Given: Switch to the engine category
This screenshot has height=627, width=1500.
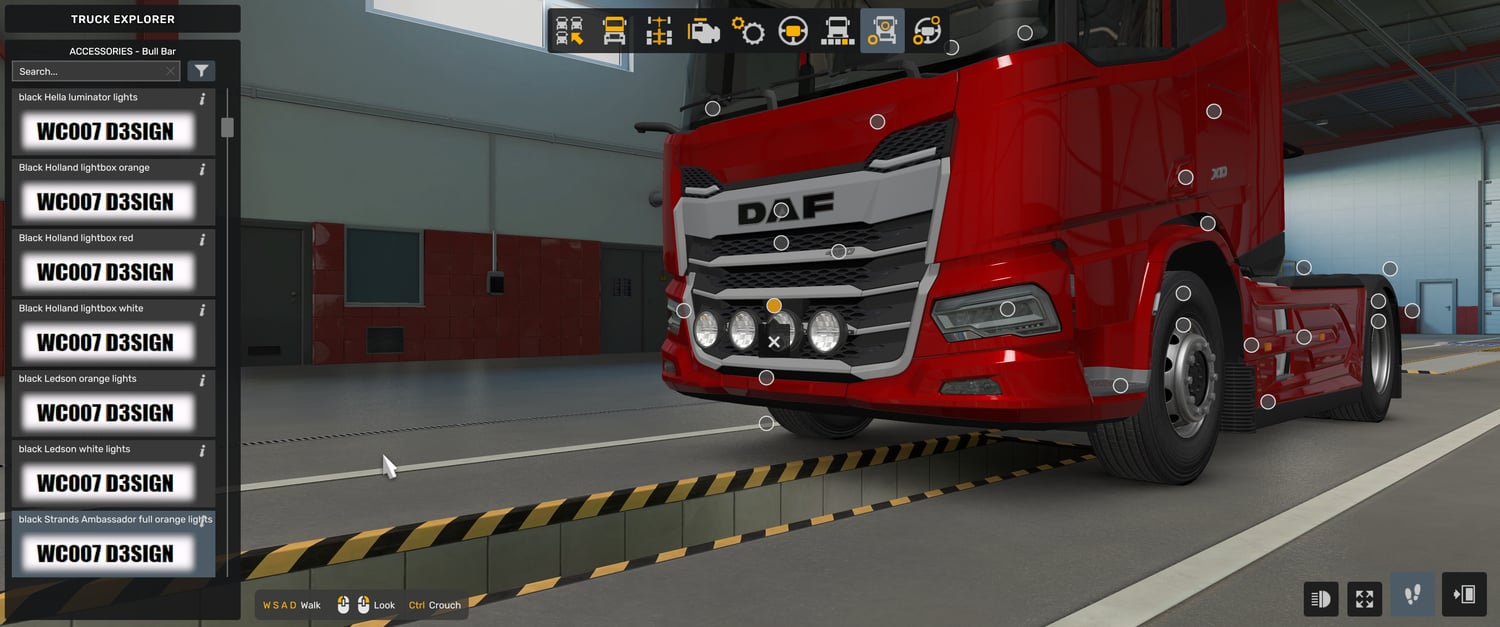Looking at the screenshot, I should coord(704,32).
